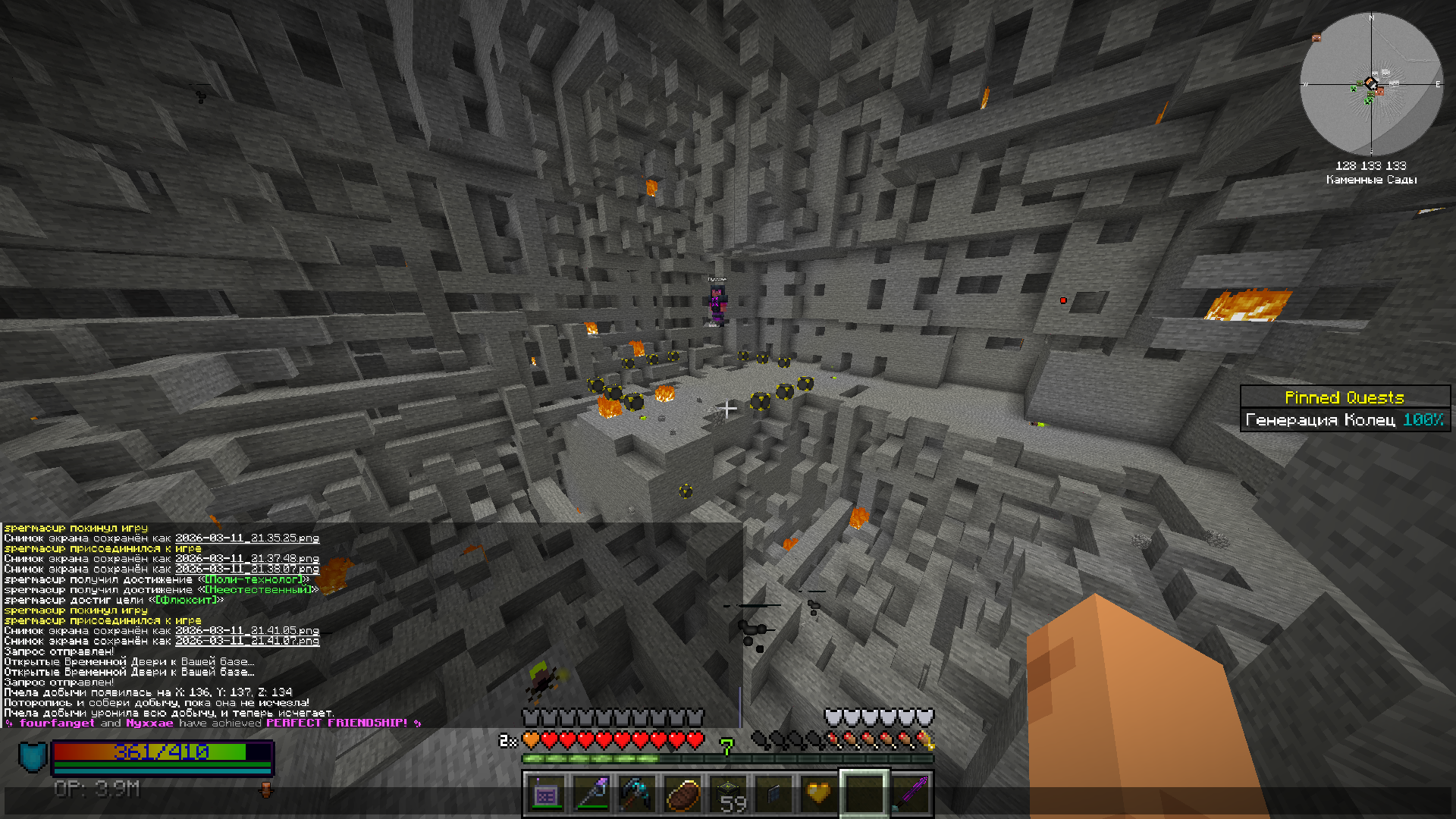The width and height of the screenshot is (1456, 819).
Task: Open screenshot link 2026-03-11_21.41.05.png
Action: click(x=247, y=631)
